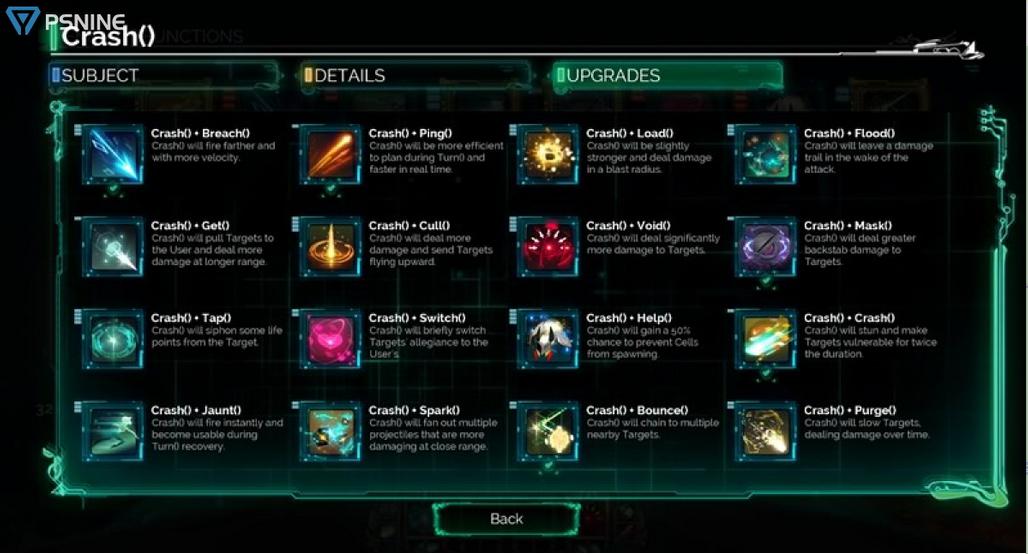Screen dimensions: 1028x554
Task: Select the Crash() + Spark() upgrade icon
Action: (331, 431)
